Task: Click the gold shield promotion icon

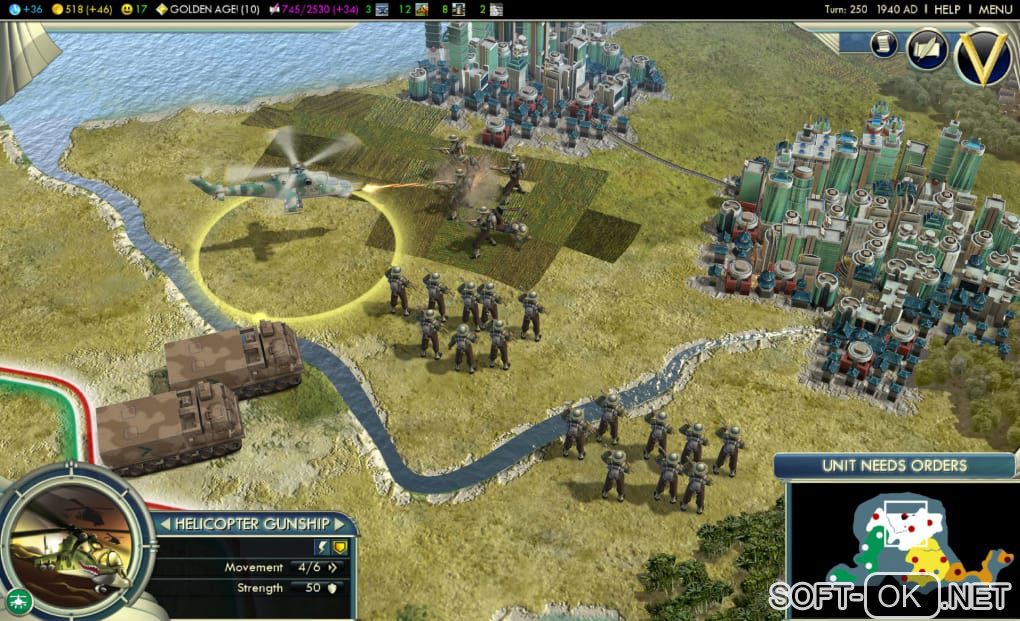Action: [339, 546]
